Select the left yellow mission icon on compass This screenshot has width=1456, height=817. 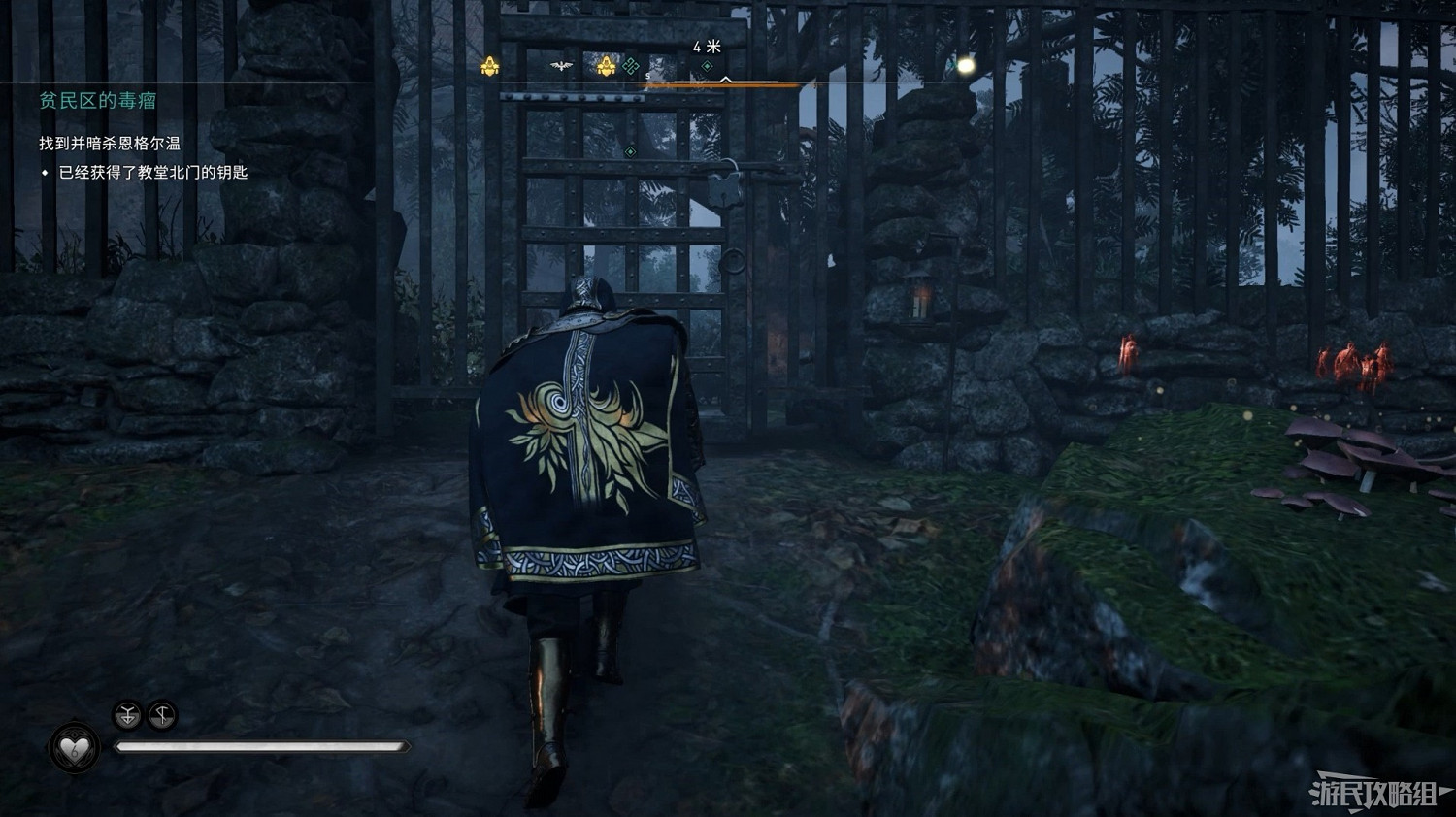coord(492,65)
